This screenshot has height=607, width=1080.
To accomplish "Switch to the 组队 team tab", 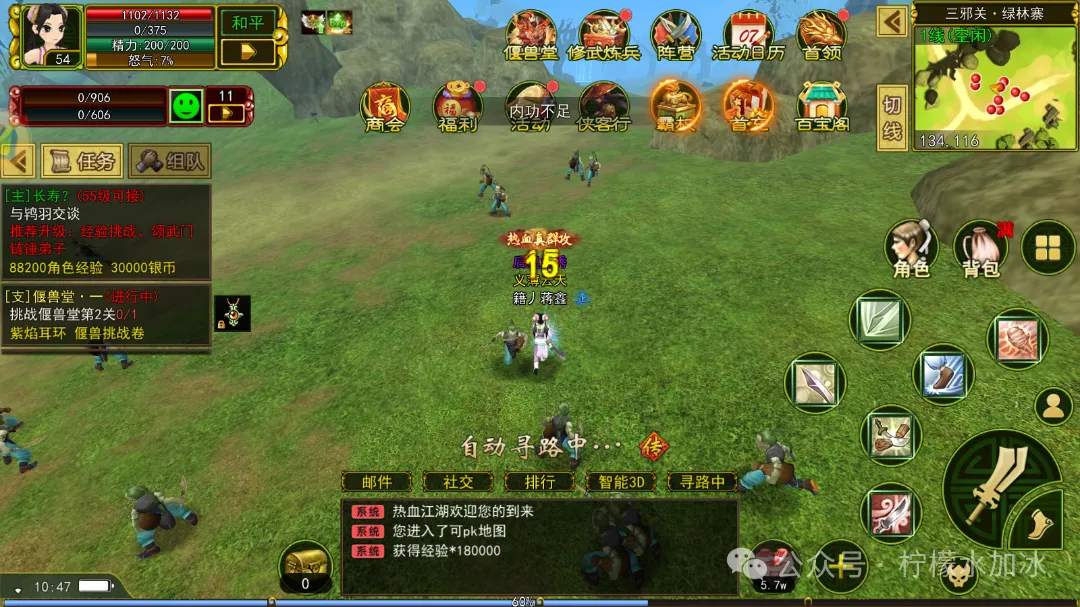I will [170, 160].
